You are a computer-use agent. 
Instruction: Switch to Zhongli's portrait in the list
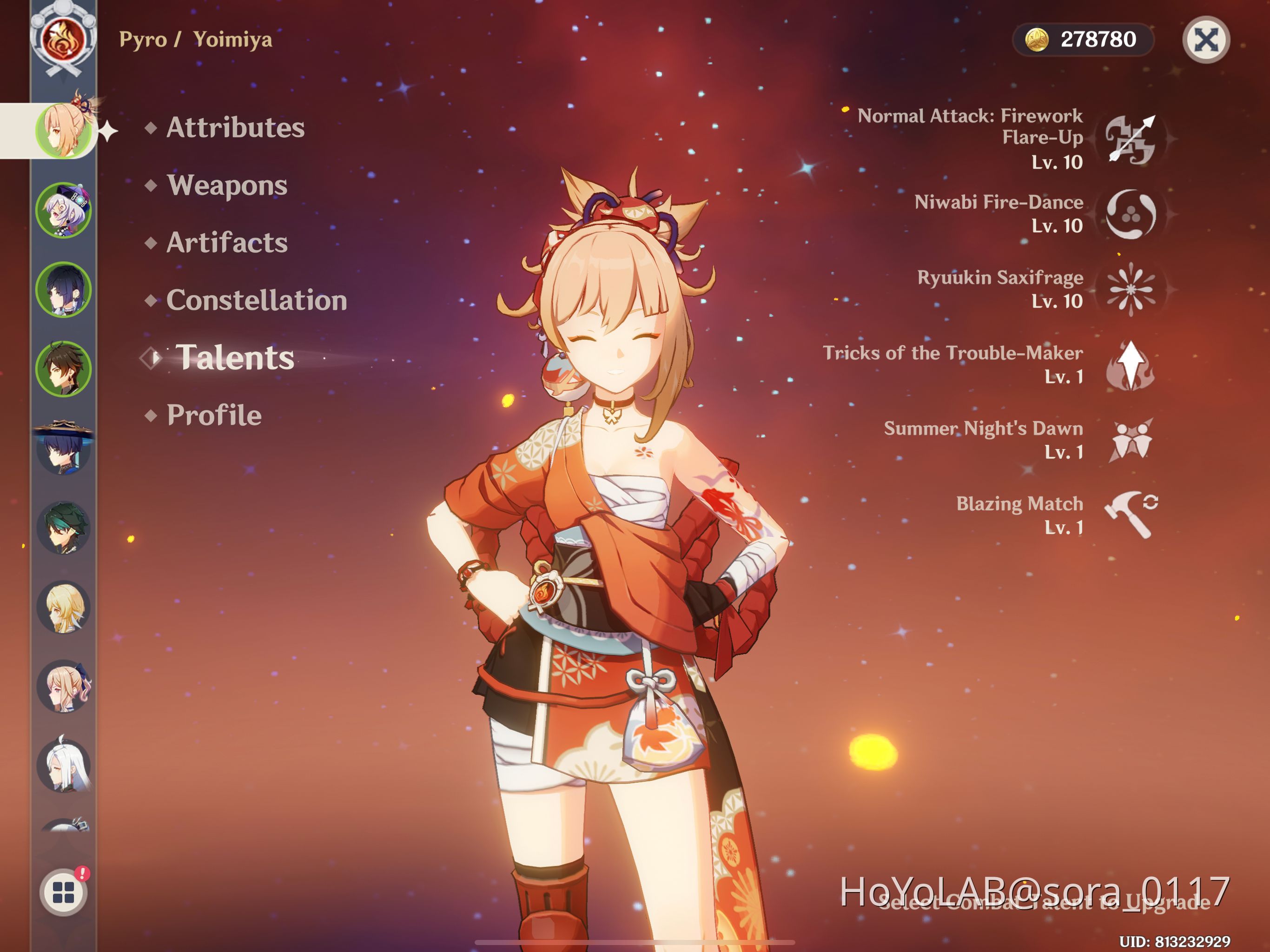63,369
